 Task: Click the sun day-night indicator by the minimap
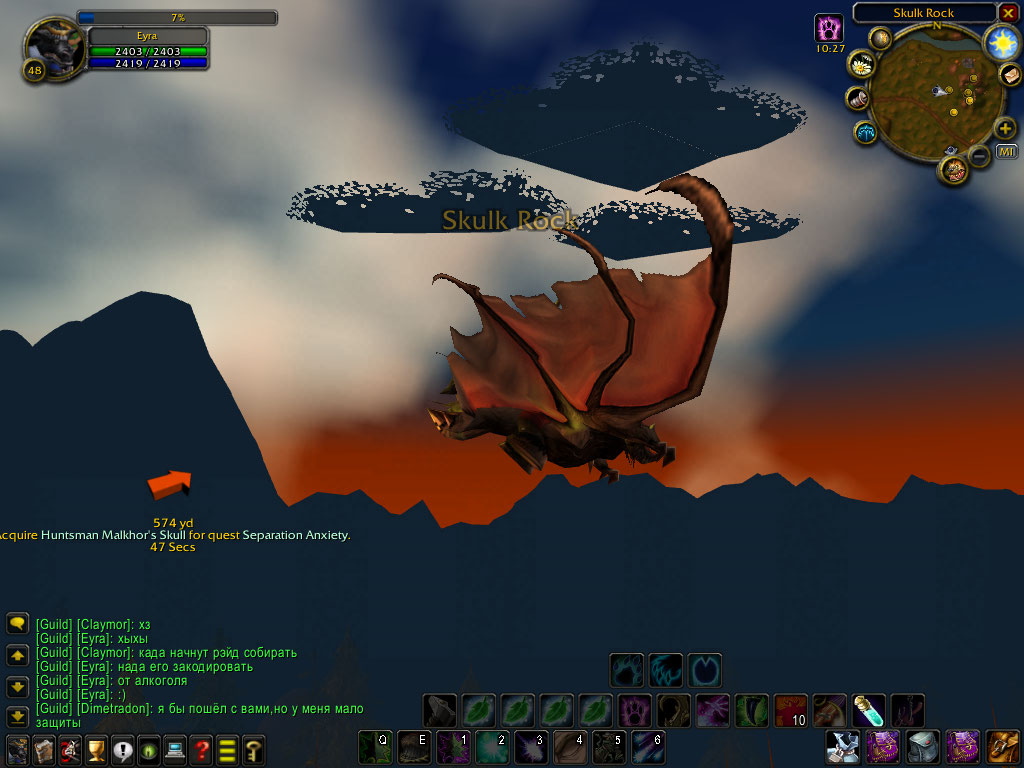click(1000, 42)
